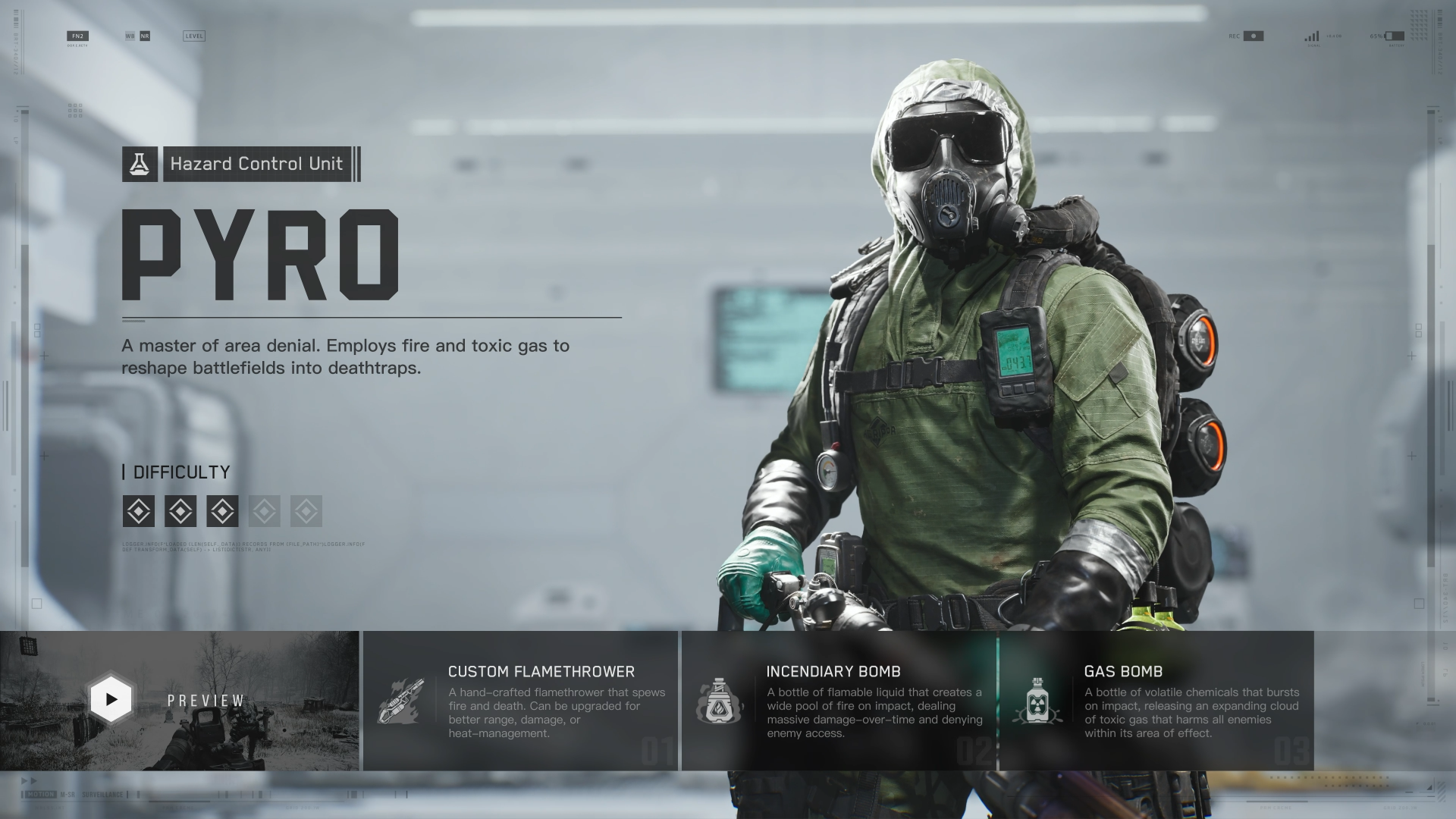Click the Incendiary Bomb bottle icon

pyautogui.click(x=720, y=699)
